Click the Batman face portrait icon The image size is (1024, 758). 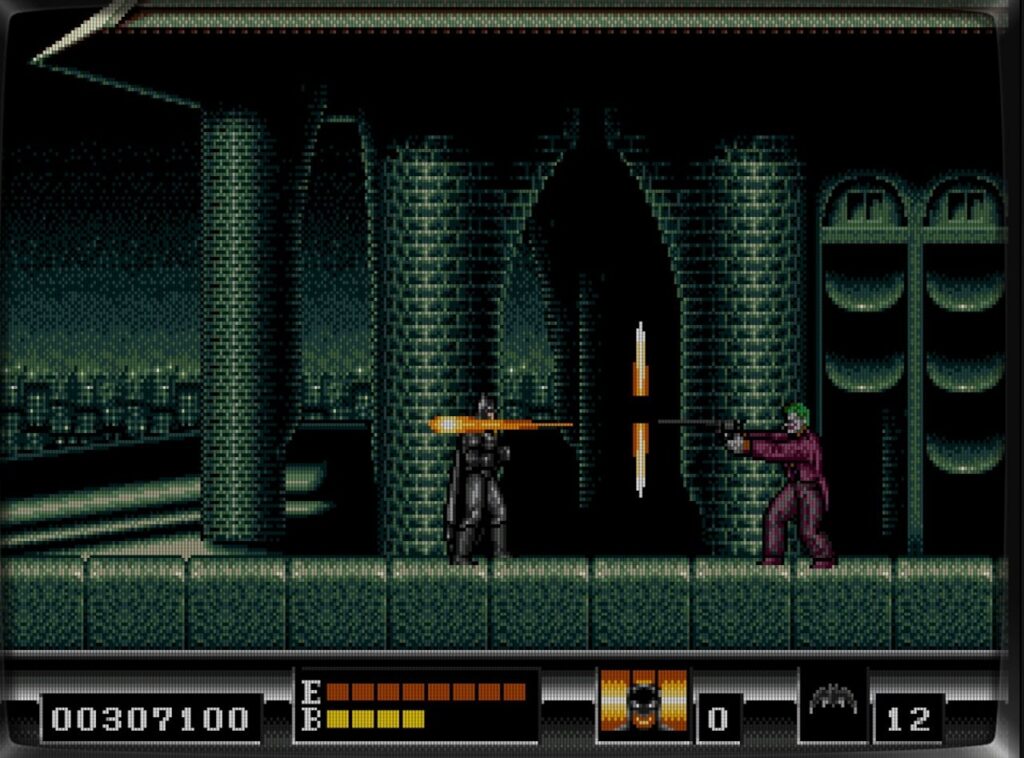click(x=643, y=703)
